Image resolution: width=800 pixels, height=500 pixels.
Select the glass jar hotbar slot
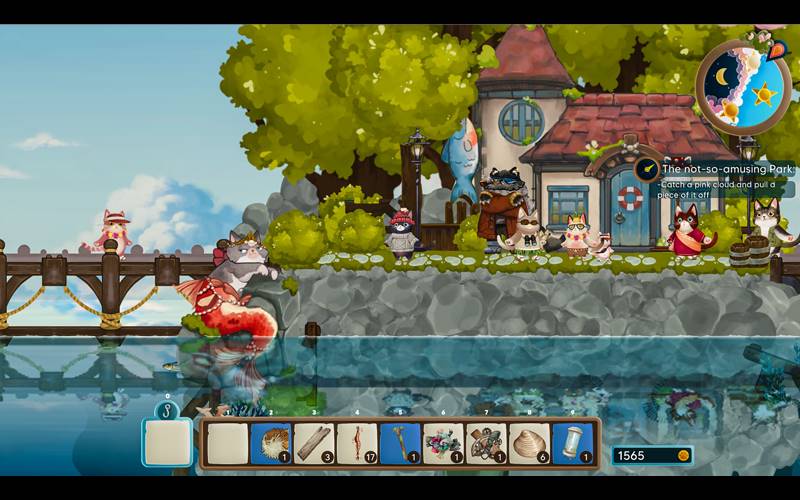(x=572, y=443)
